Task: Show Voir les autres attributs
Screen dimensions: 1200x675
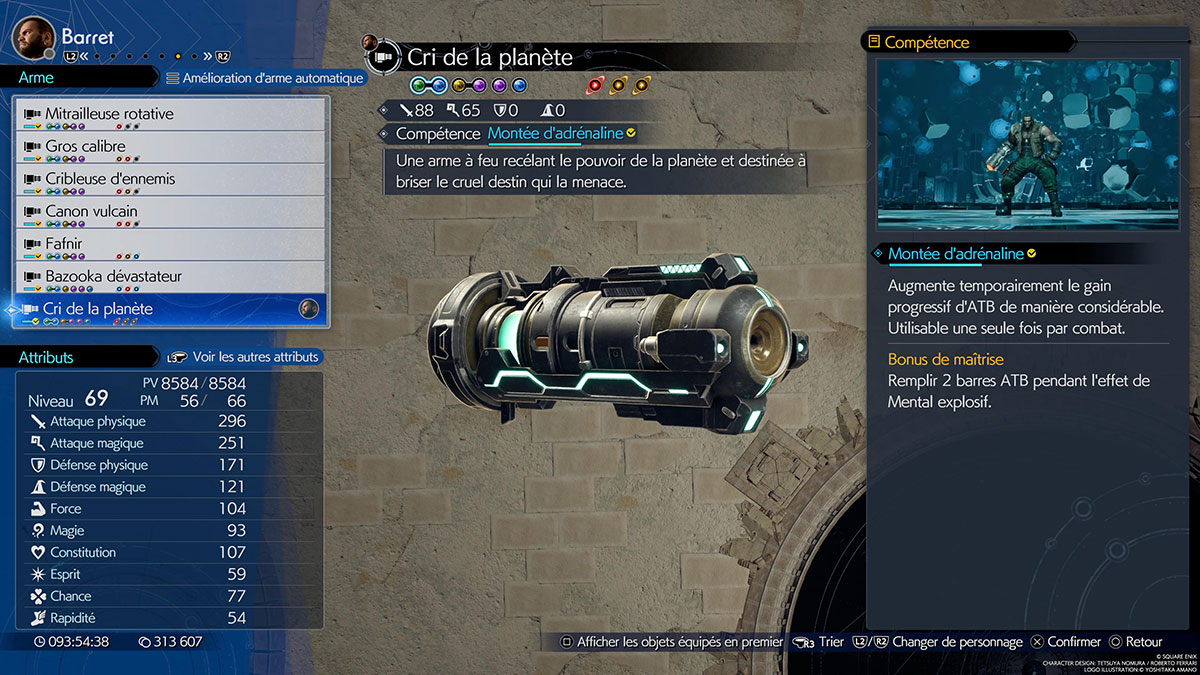Action: point(244,357)
